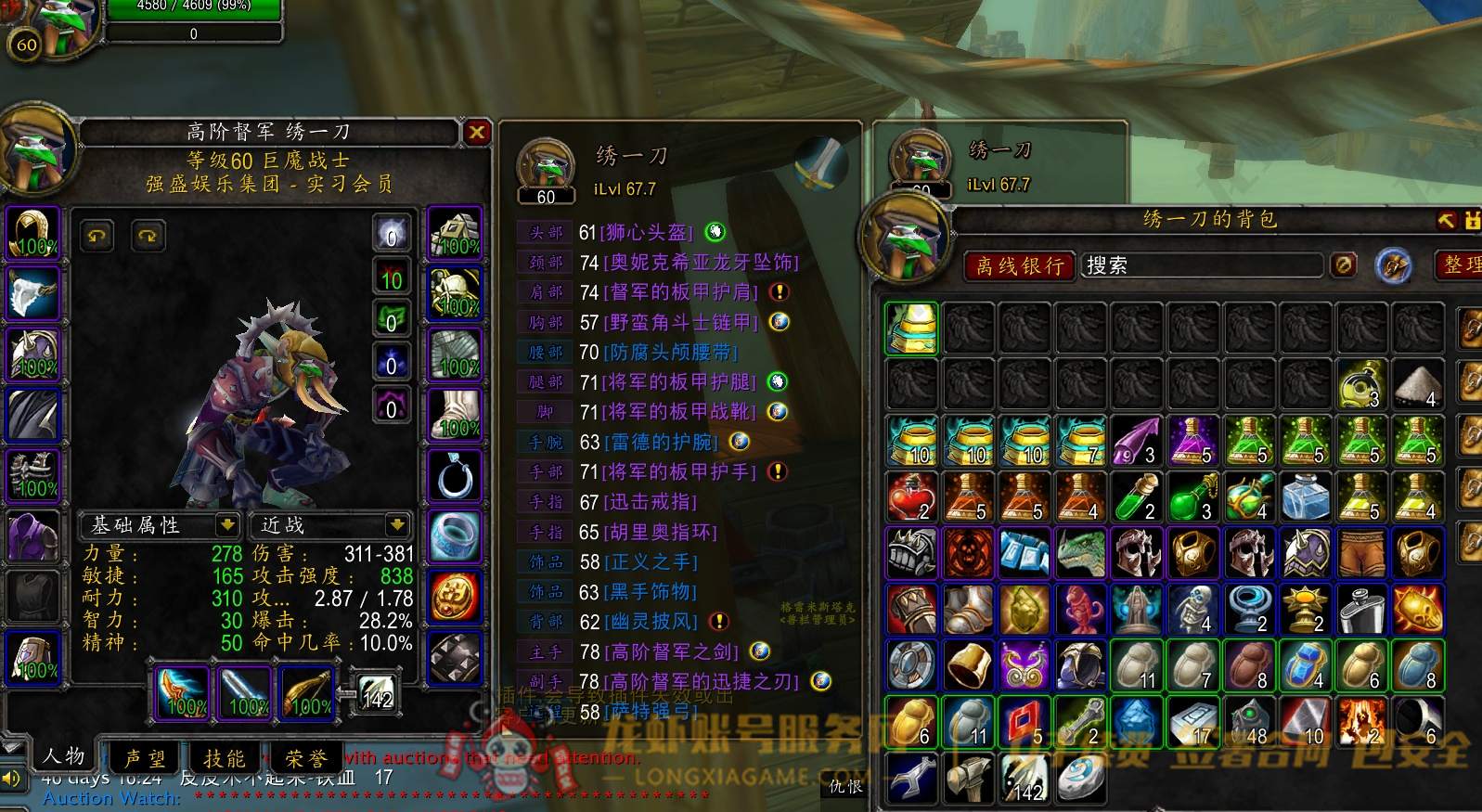The height and width of the screenshot is (812, 1482).
Task: Click the main-hand sword weapon slot
Action: tap(183, 693)
